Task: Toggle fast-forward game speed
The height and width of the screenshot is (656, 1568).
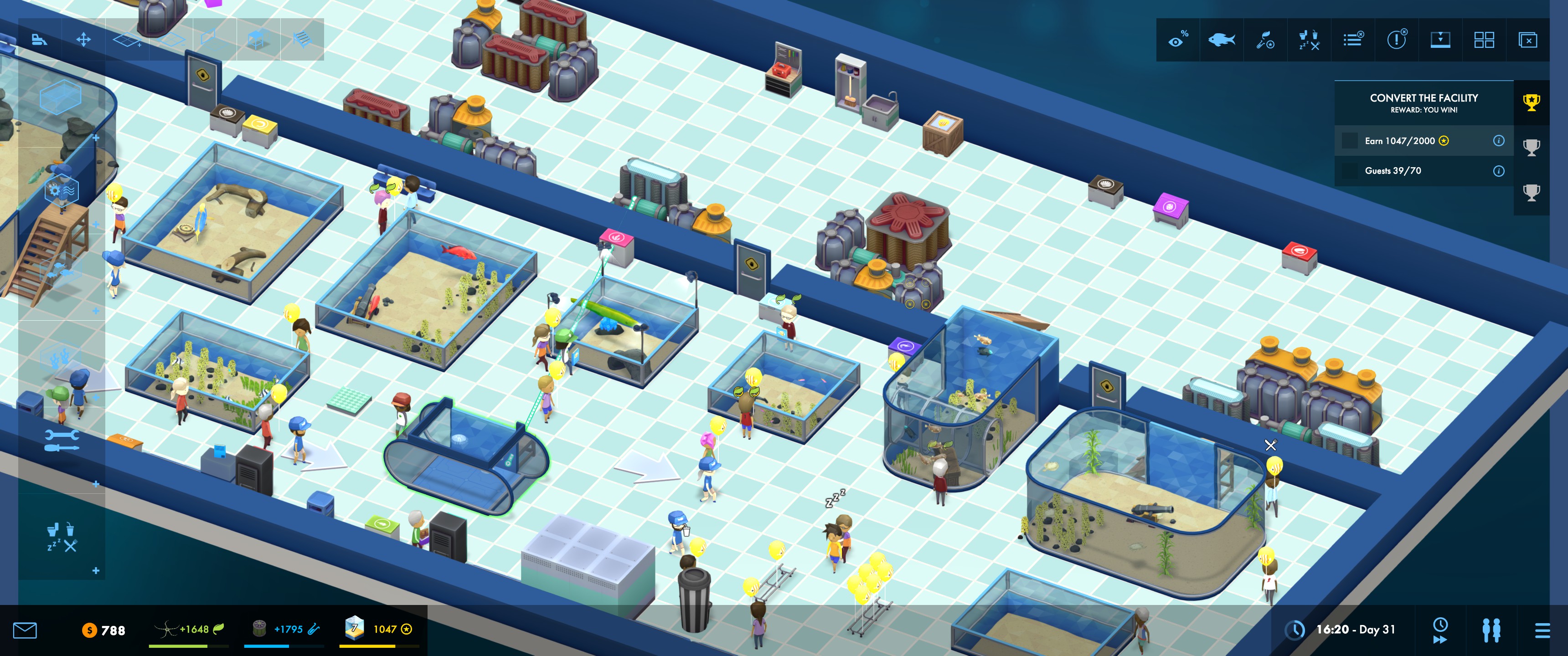Action: point(1440,630)
